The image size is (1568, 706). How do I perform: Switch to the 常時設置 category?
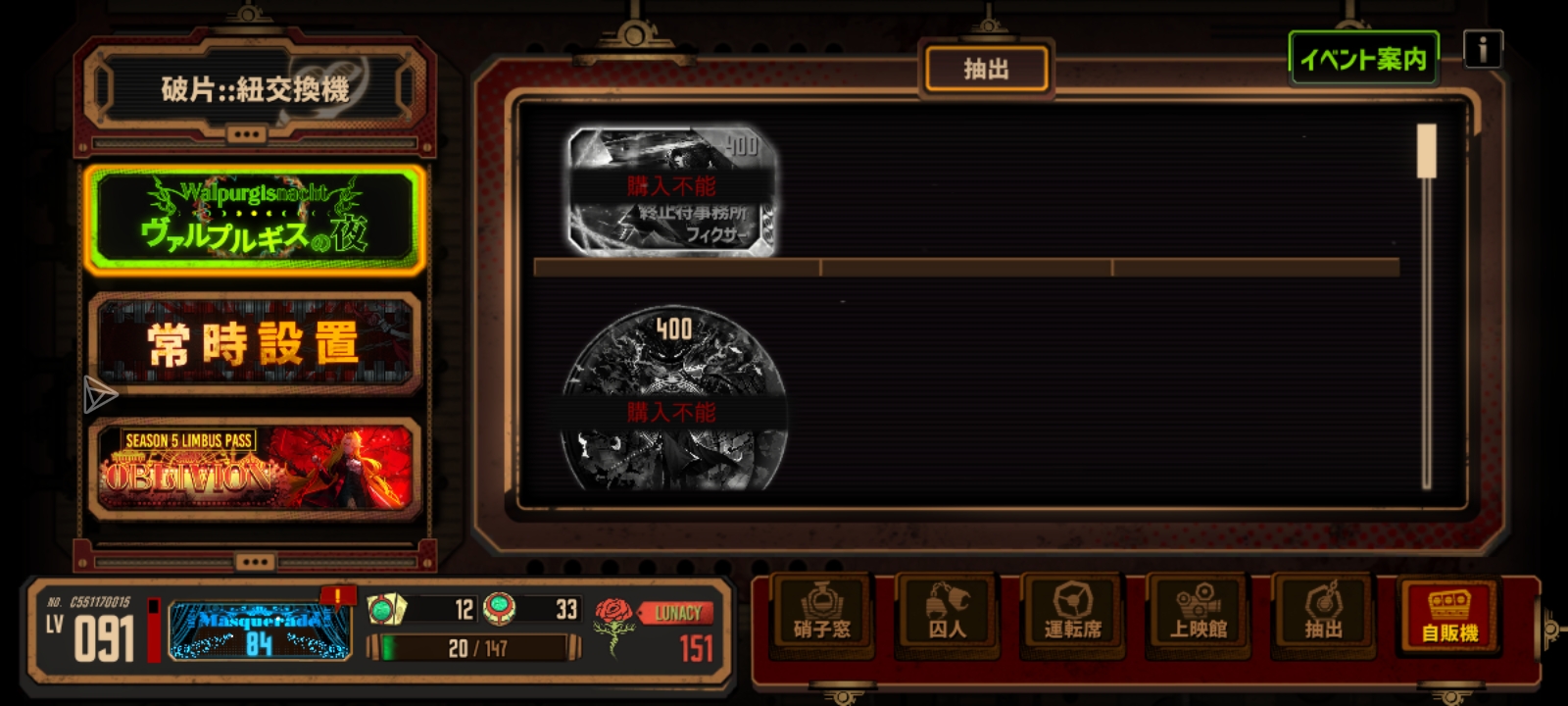coord(255,343)
